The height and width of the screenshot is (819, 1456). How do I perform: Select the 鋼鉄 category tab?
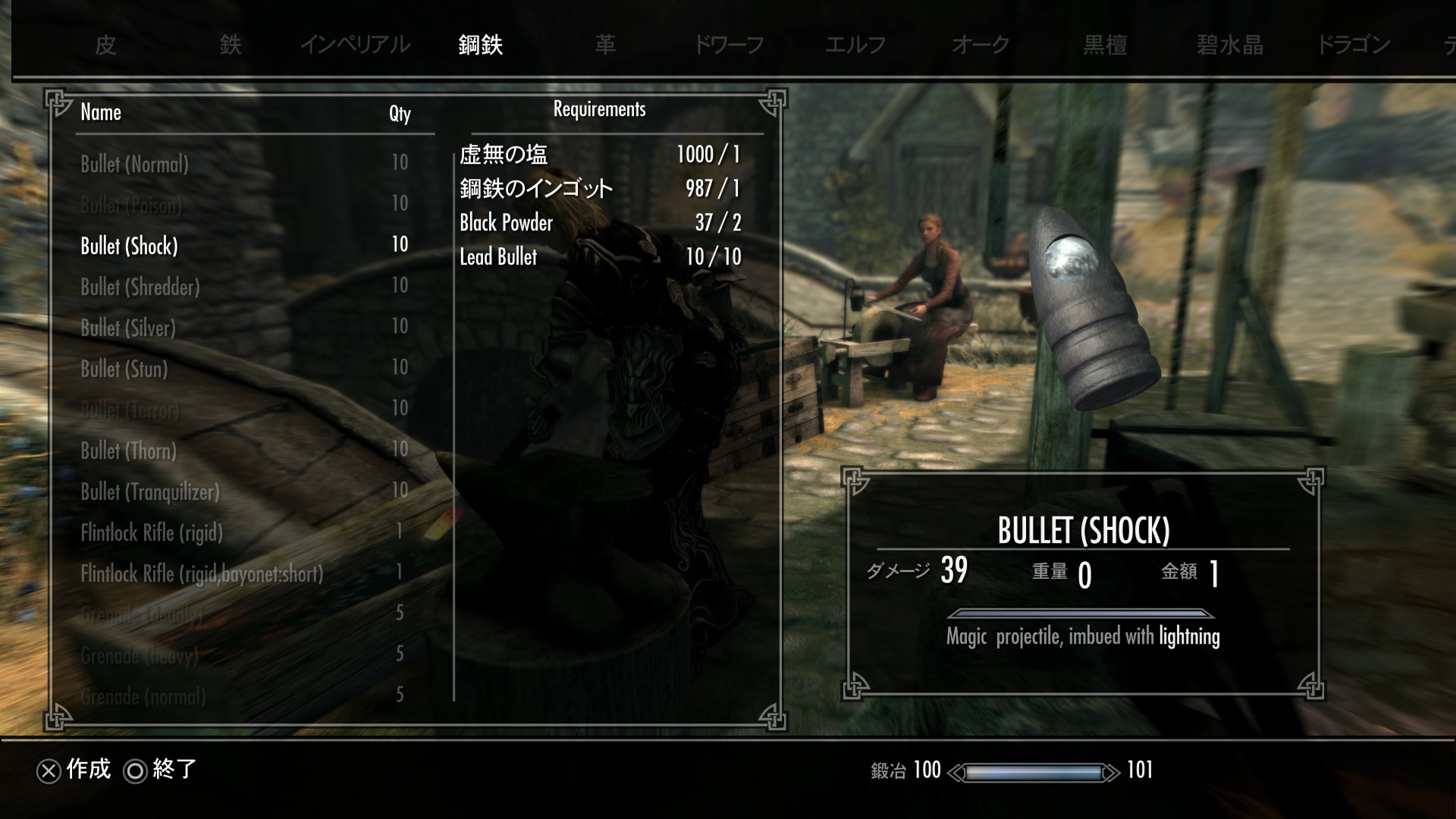[x=480, y=45]
